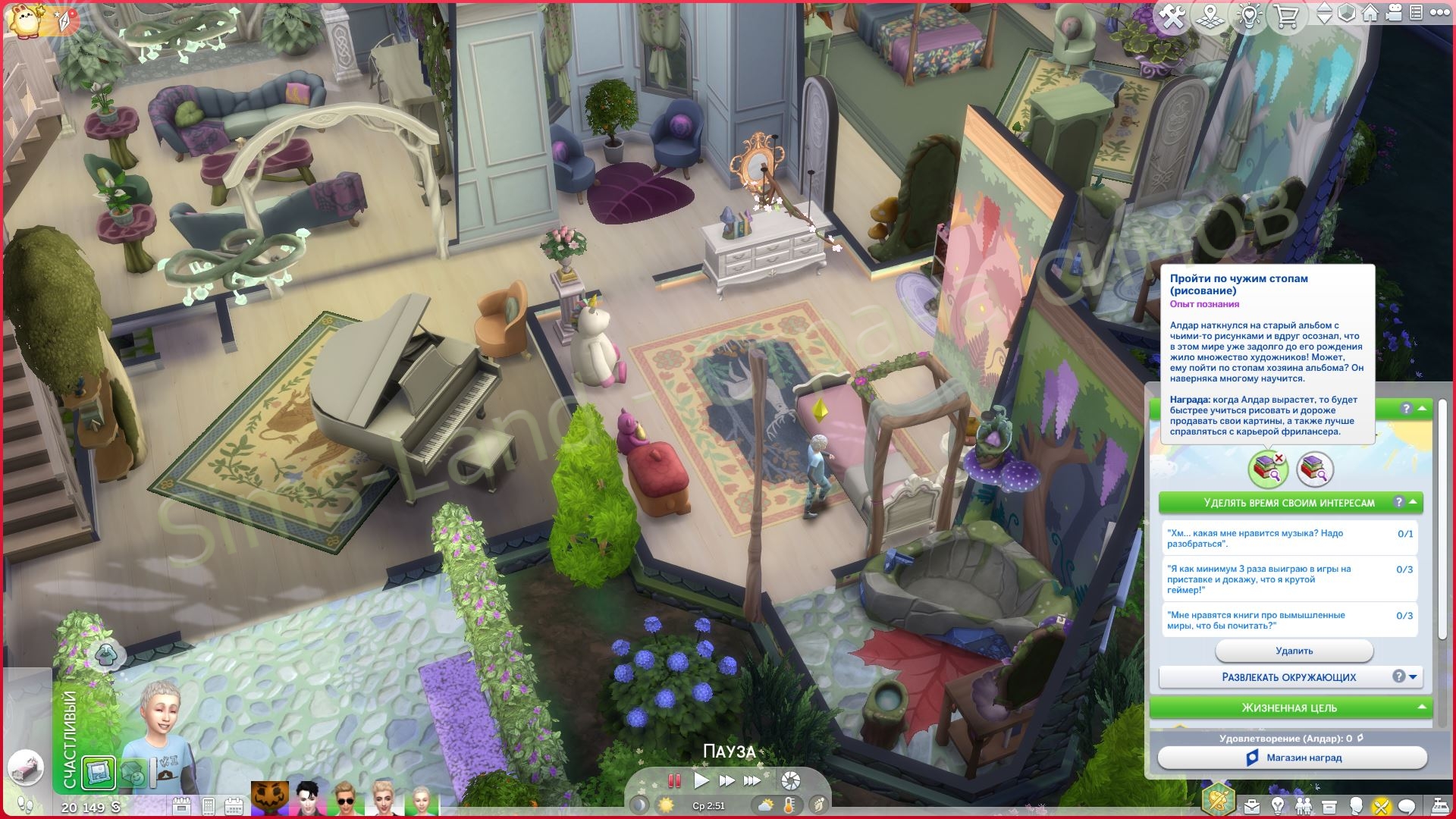Open the briefcase career panel
1456x819 pixels.
(x=1251, y=805)
